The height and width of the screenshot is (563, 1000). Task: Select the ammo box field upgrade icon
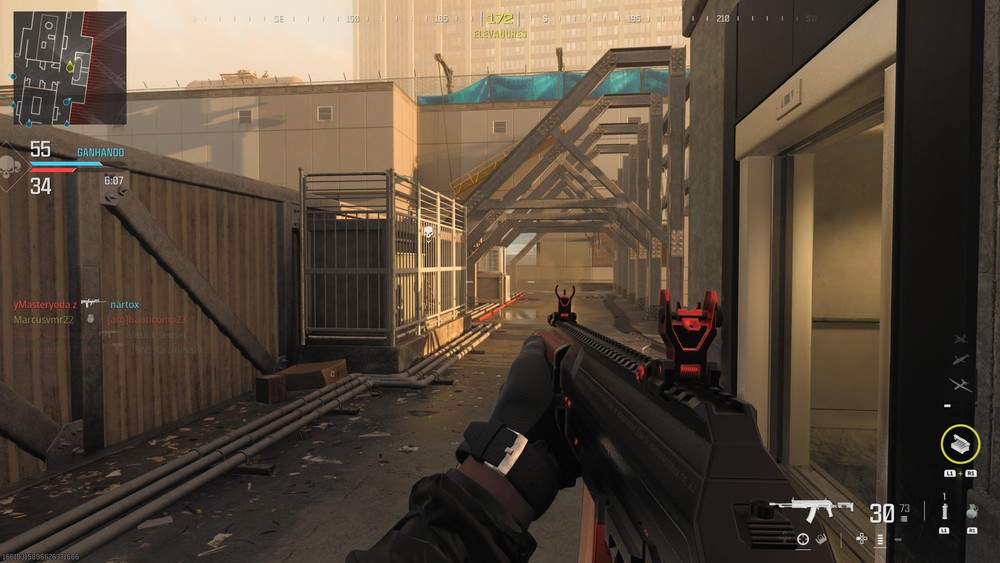point(960,443)
